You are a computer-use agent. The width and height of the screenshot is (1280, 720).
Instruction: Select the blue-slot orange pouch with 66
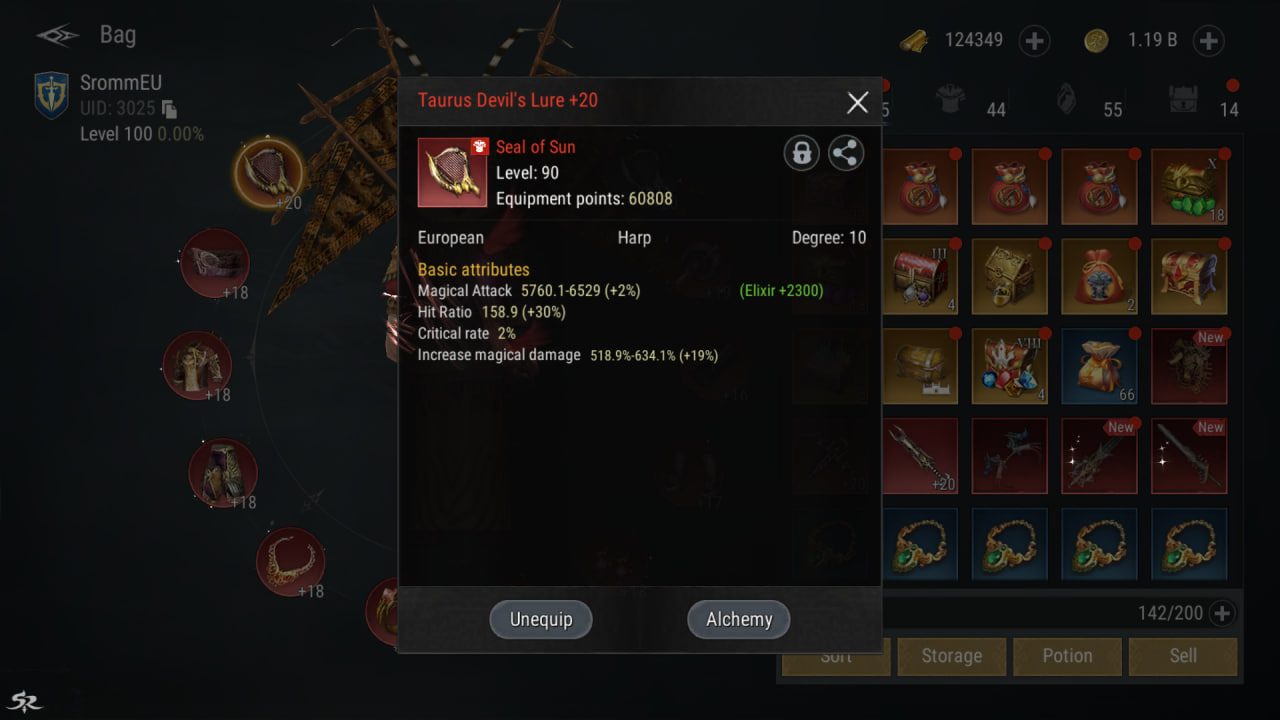tap(1099, 366)
